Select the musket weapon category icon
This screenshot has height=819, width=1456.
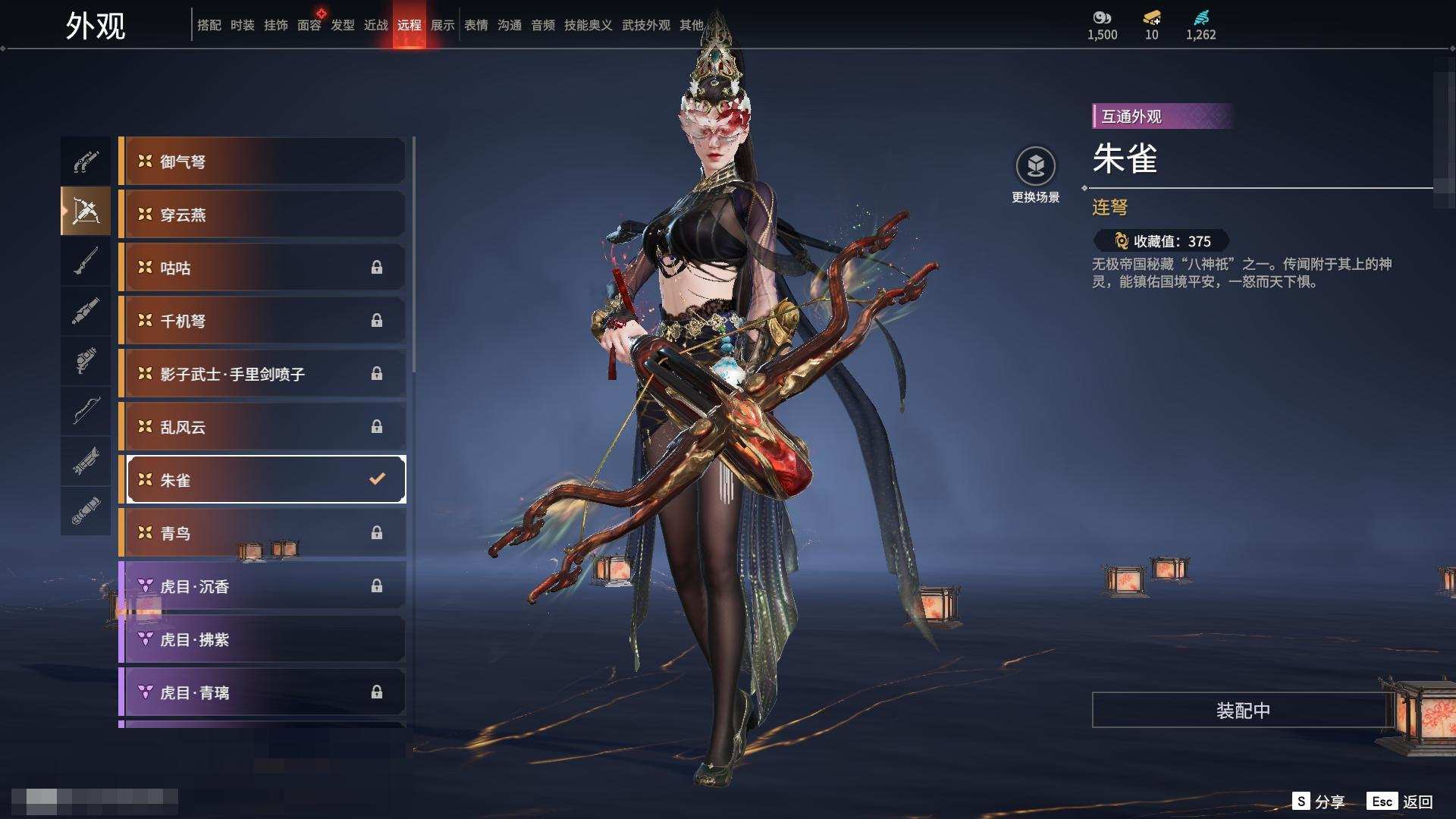coord(86,261)
